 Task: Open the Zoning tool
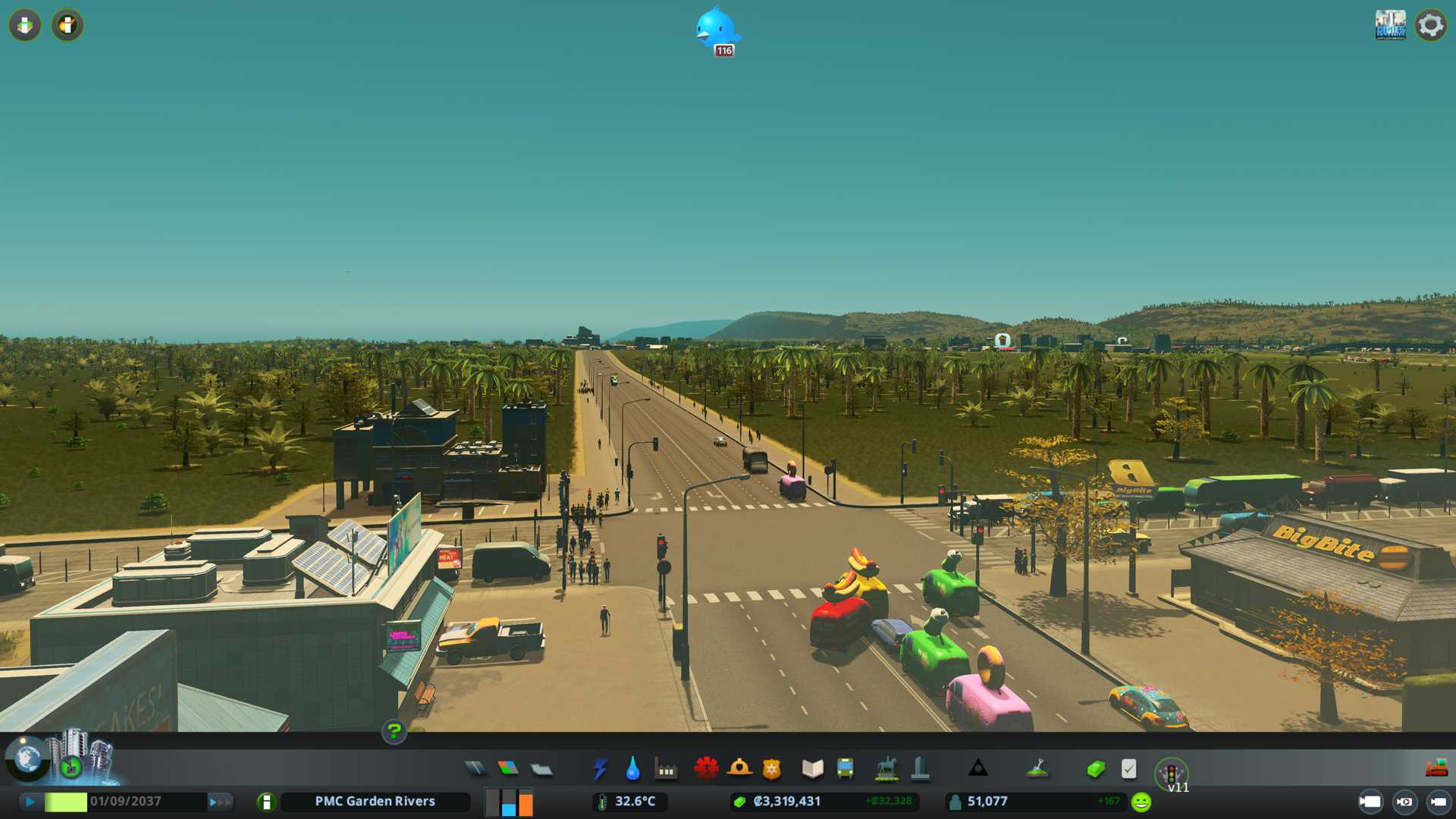[508, 769]
